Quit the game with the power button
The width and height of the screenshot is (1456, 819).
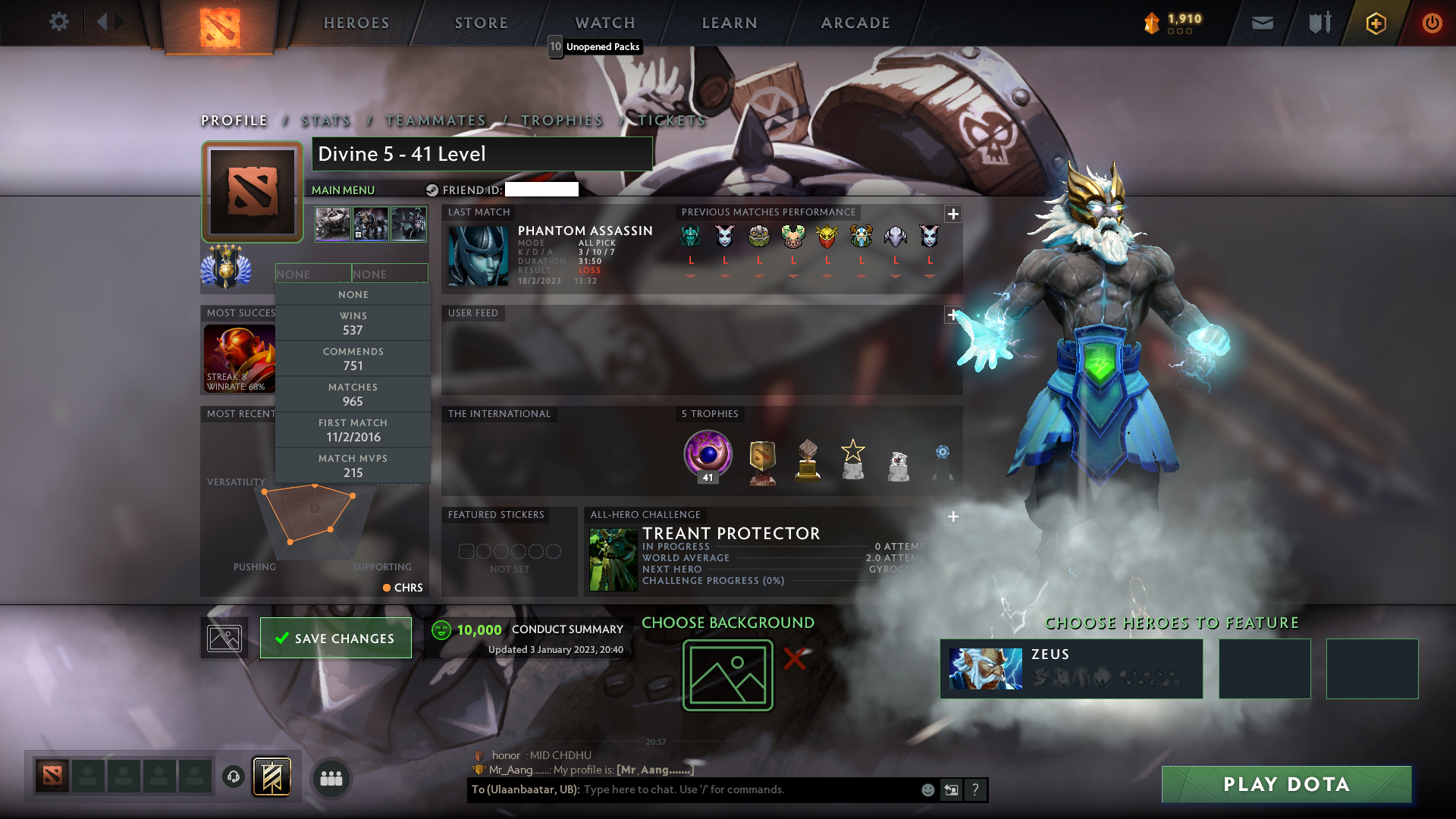pyautogui.click(x=1431, y=23)
